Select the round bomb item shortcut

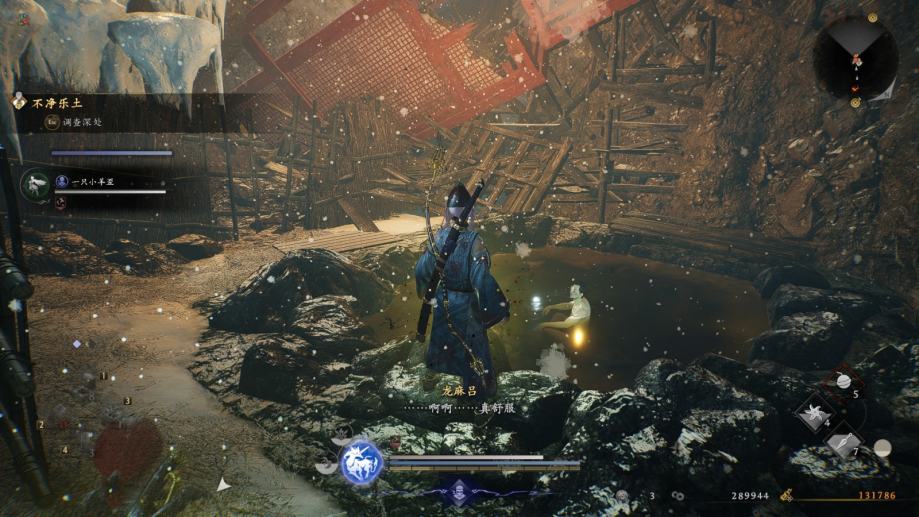tap(842, 381)
